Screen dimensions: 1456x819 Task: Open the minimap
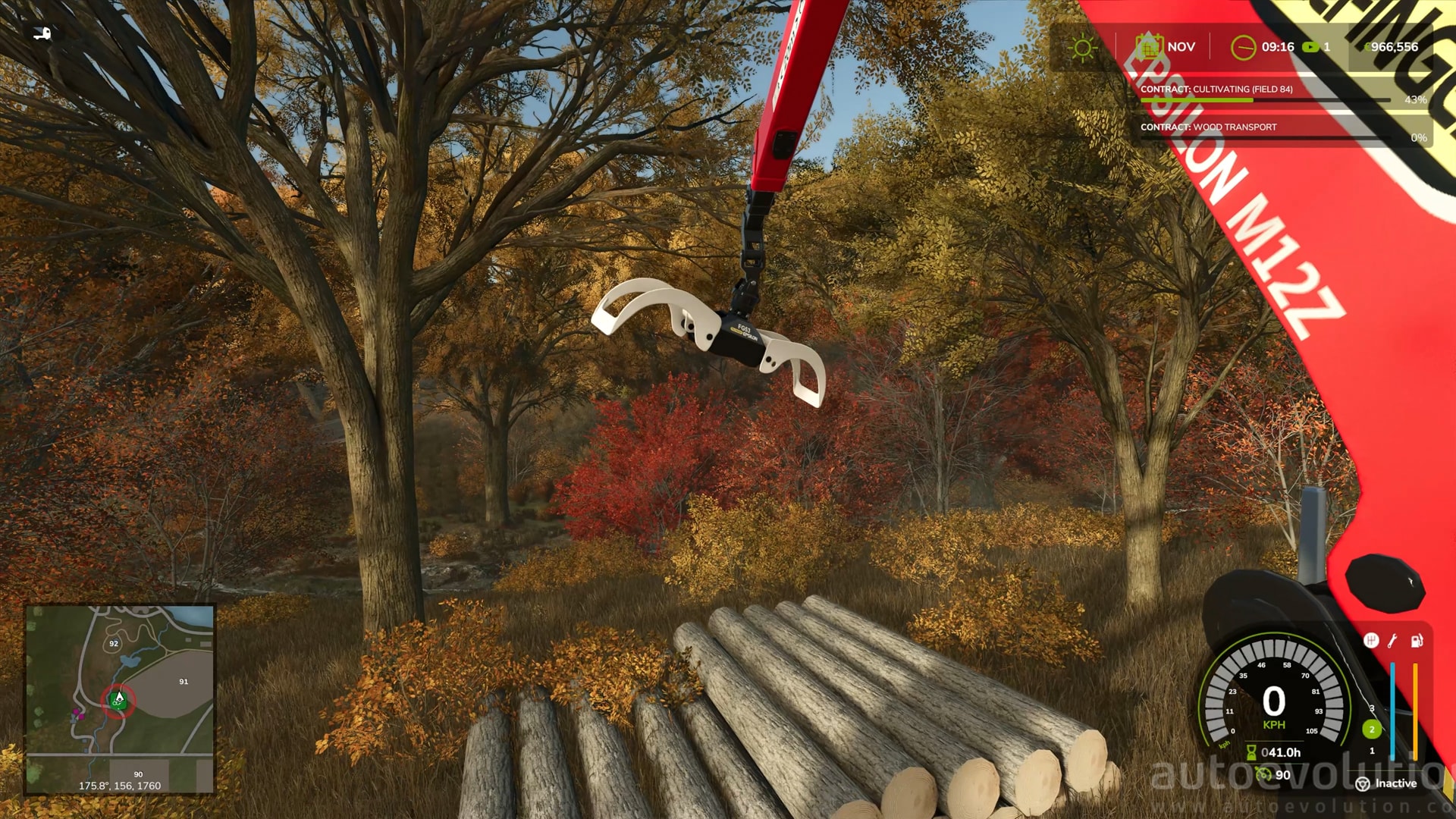click(120, 698)
